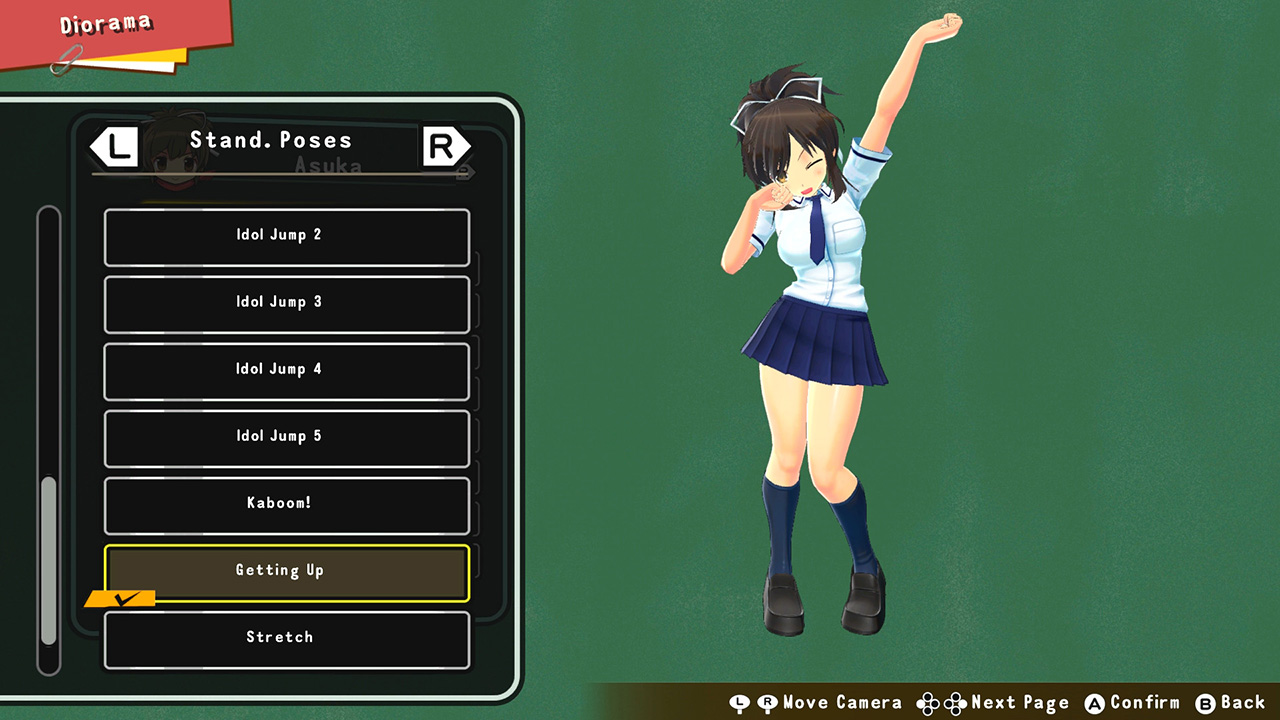
Task: Select the Kaboom! pose
Action: point(286,503)
